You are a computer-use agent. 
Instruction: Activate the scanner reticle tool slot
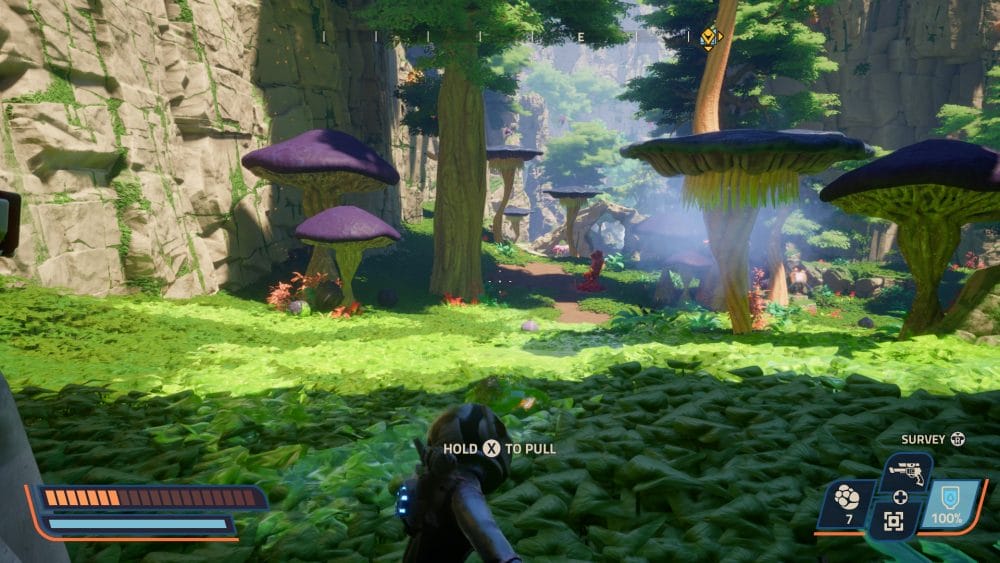(893, 520)
